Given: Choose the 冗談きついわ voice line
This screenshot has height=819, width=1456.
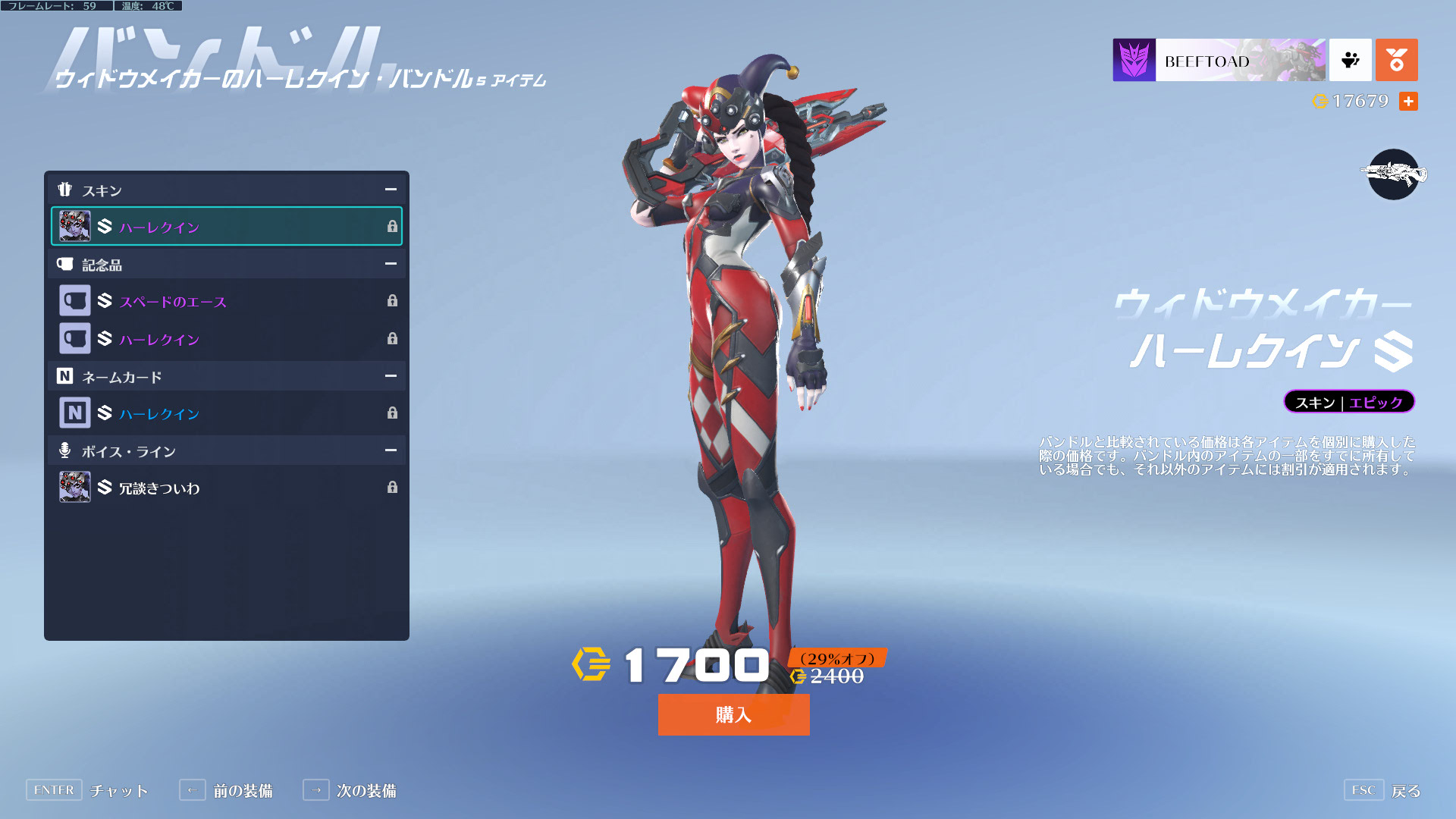Looking at the screenshot, I should (226, 488).
